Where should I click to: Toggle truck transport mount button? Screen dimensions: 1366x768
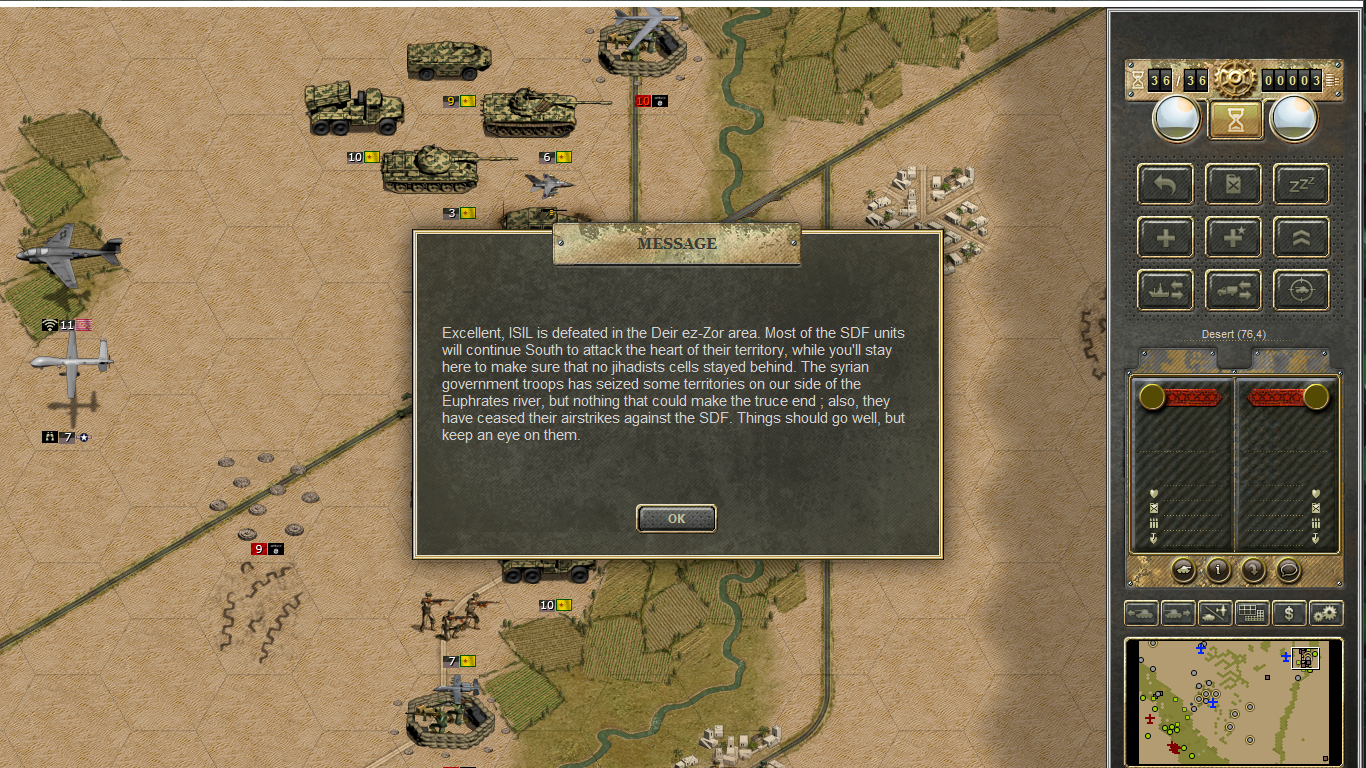click(1233, 290)
